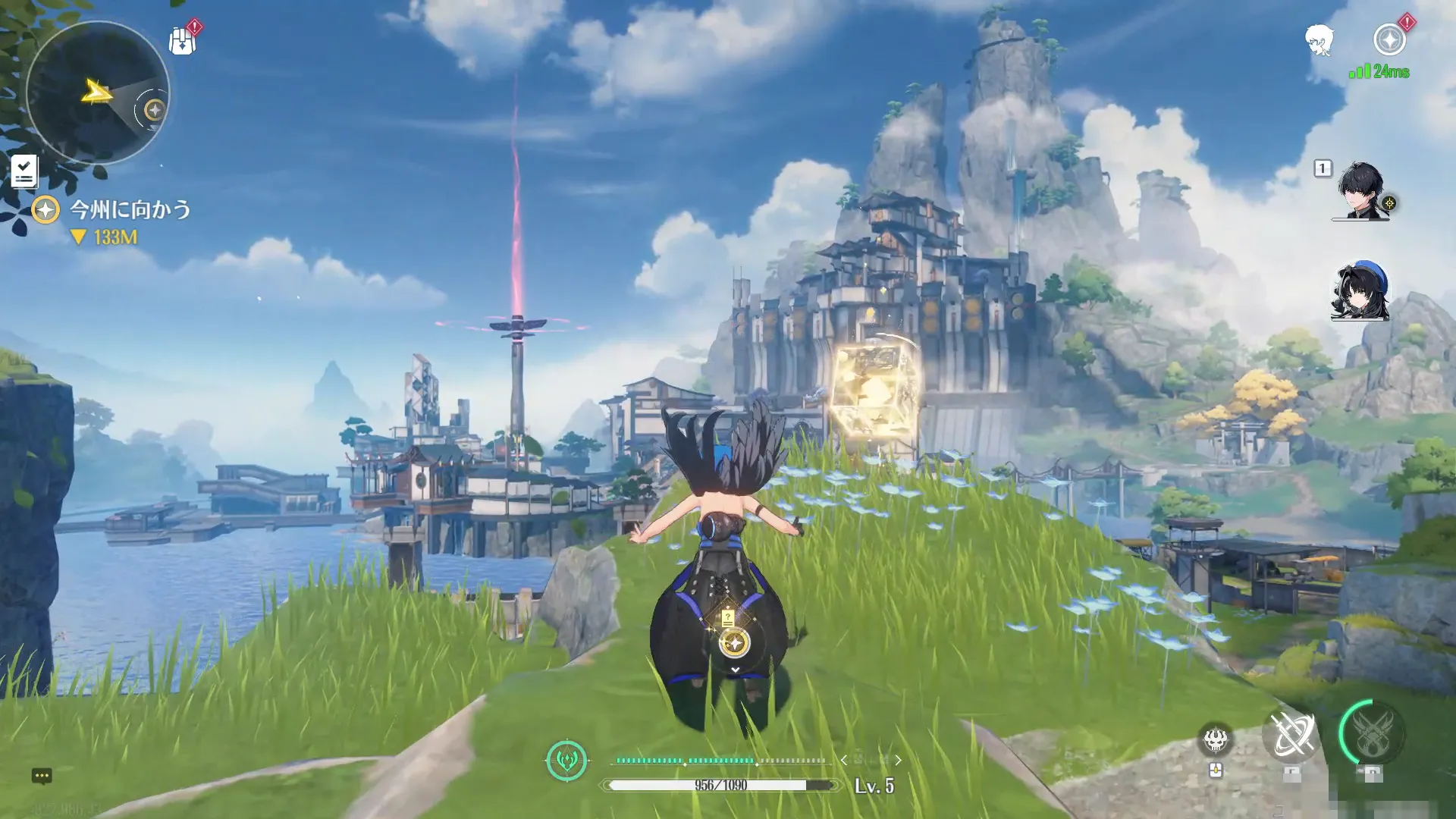Switch to the dark-haired male party member
Image resolution: width=1456 pixels, height=819 pixels.
[x=1361, y=191]
